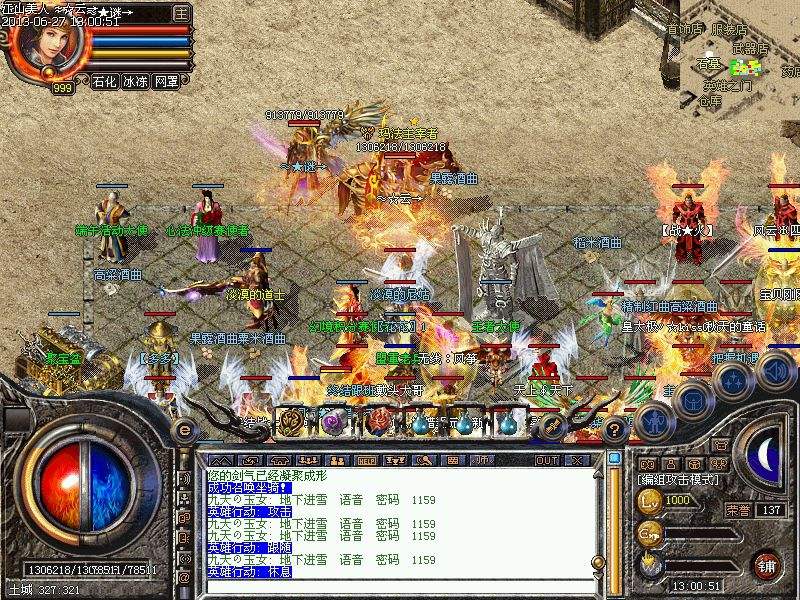Open the 铺 shop button
The image size is (800, 600).
click(x=767, y=563)
